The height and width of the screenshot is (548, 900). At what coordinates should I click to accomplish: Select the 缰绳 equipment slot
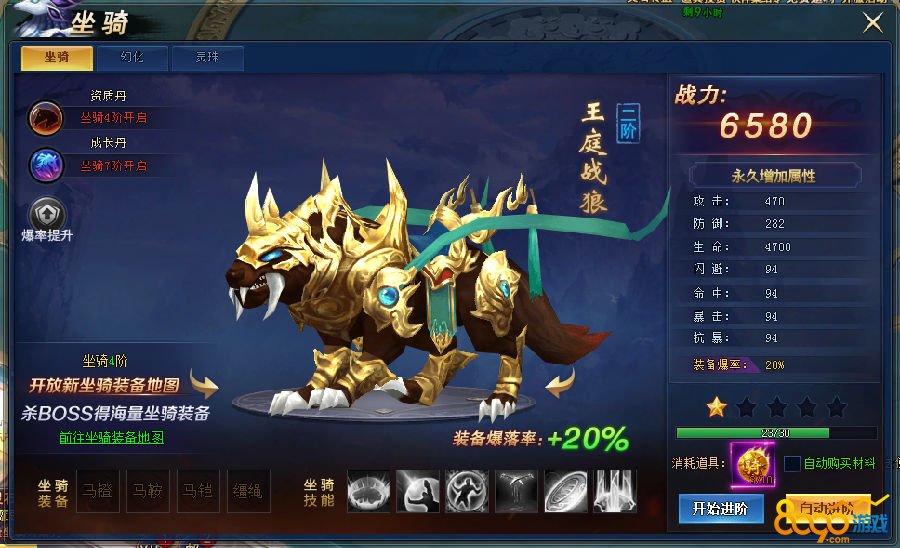tap(249, 491)
